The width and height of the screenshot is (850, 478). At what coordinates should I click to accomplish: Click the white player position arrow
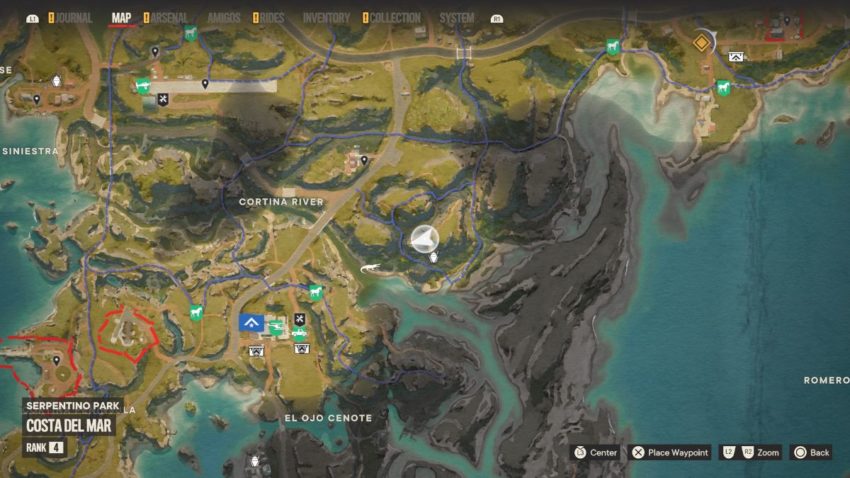coord(424,238)
